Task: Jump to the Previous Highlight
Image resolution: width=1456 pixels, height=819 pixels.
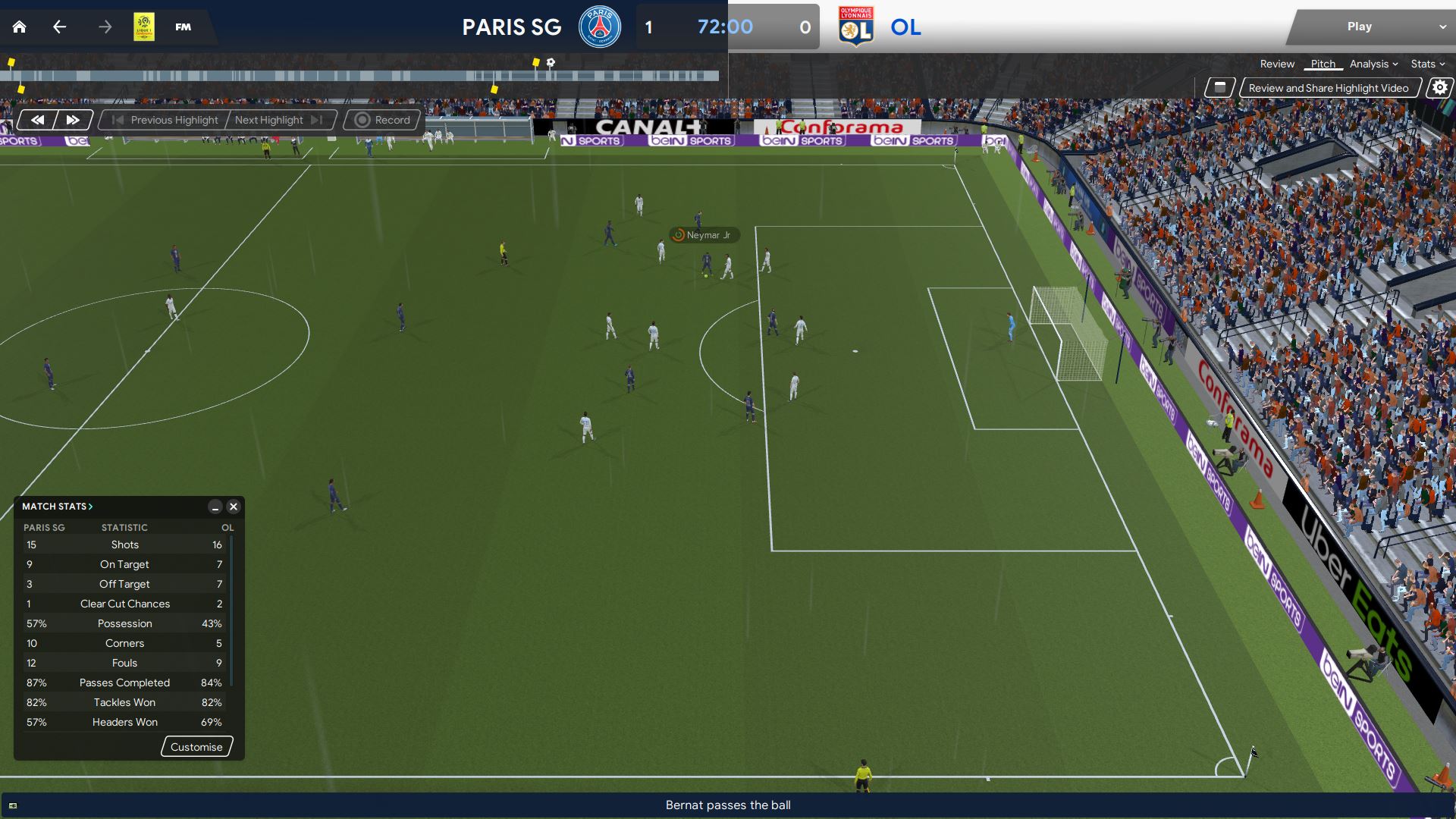Action: click(x=165, y=120)
